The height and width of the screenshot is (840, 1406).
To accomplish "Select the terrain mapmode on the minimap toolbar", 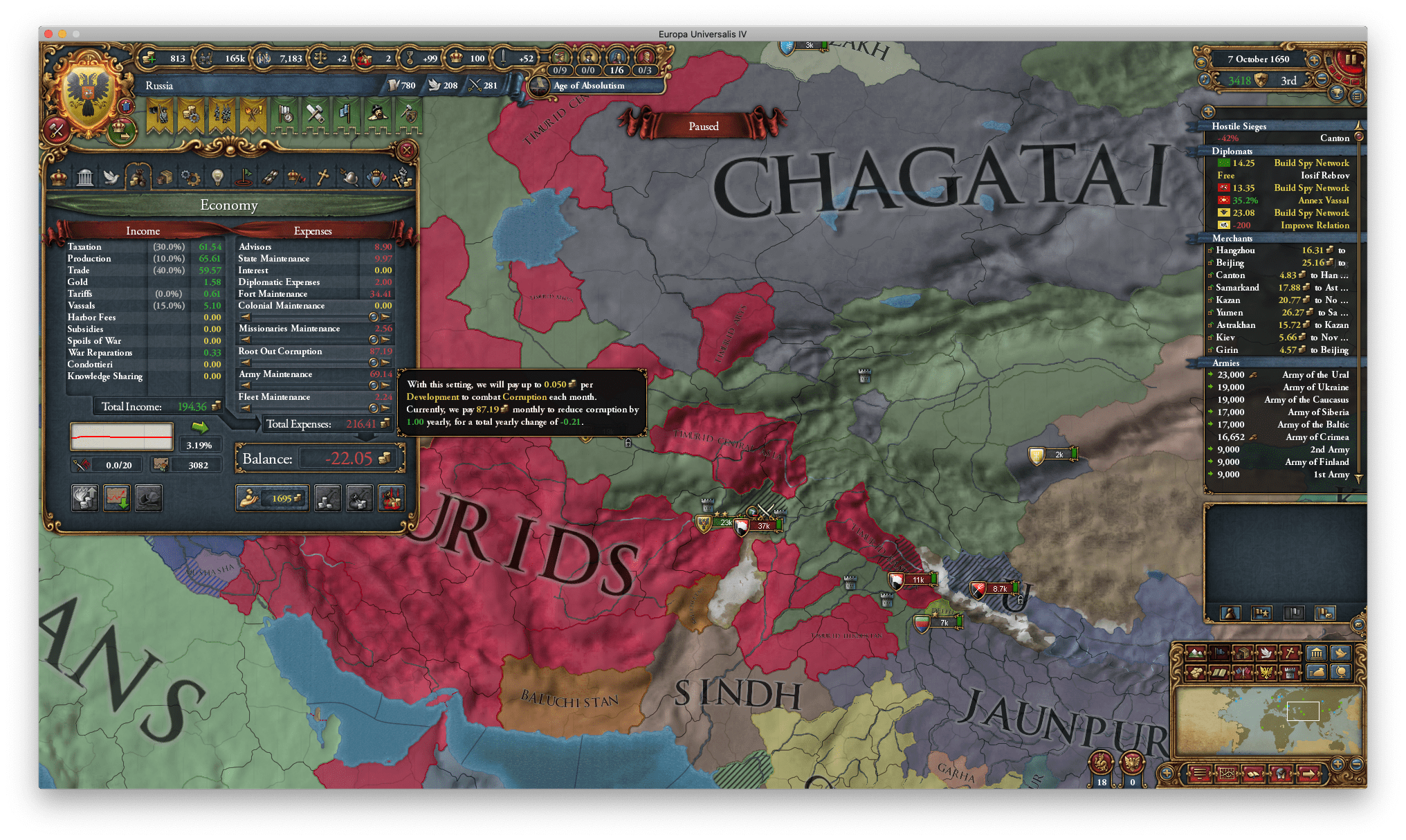I will tap(1196, 654).
